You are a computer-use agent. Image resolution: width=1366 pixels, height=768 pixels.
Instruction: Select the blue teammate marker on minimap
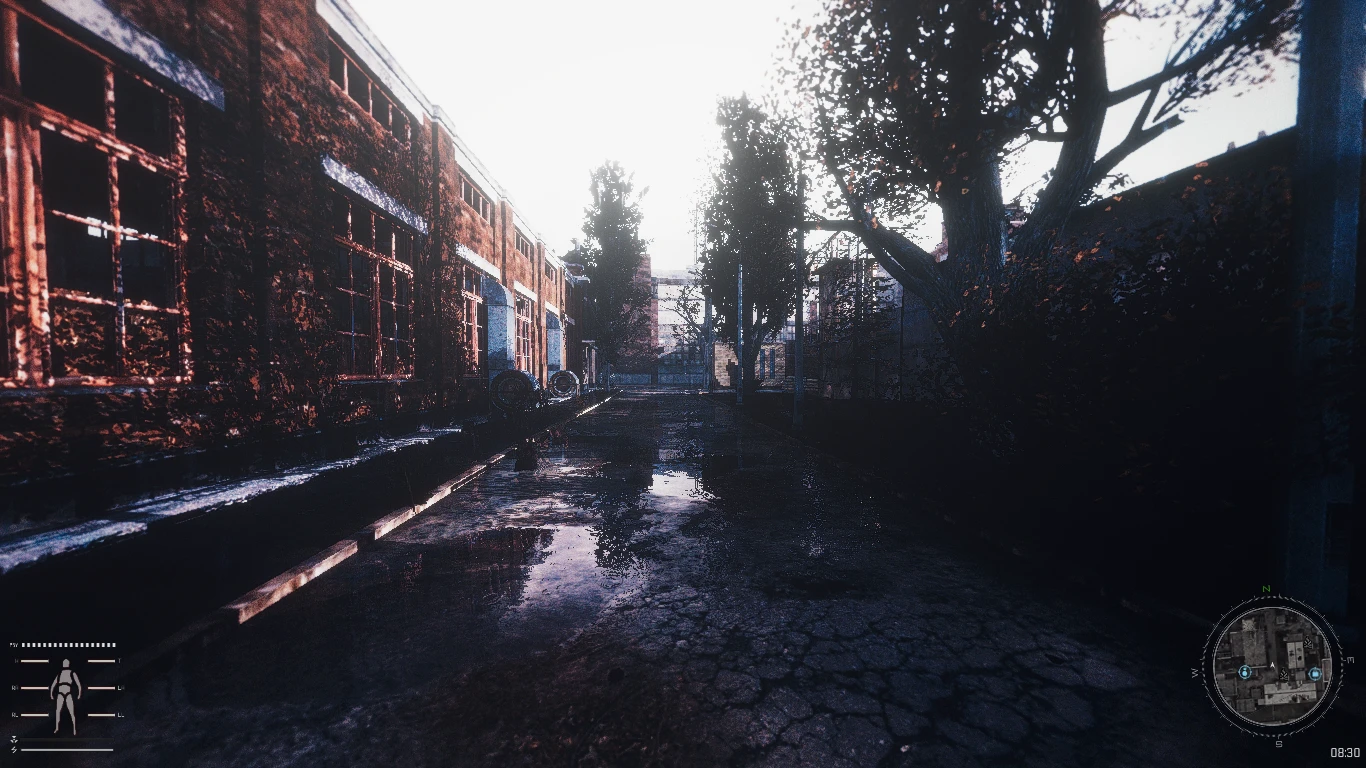click(x=1245, y=672)
